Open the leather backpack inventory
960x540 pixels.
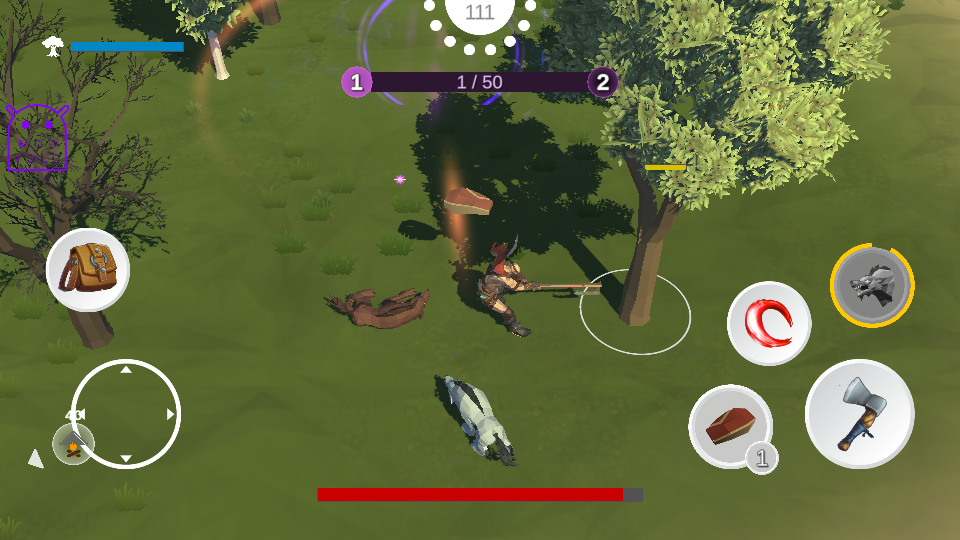tap(88, 269)
